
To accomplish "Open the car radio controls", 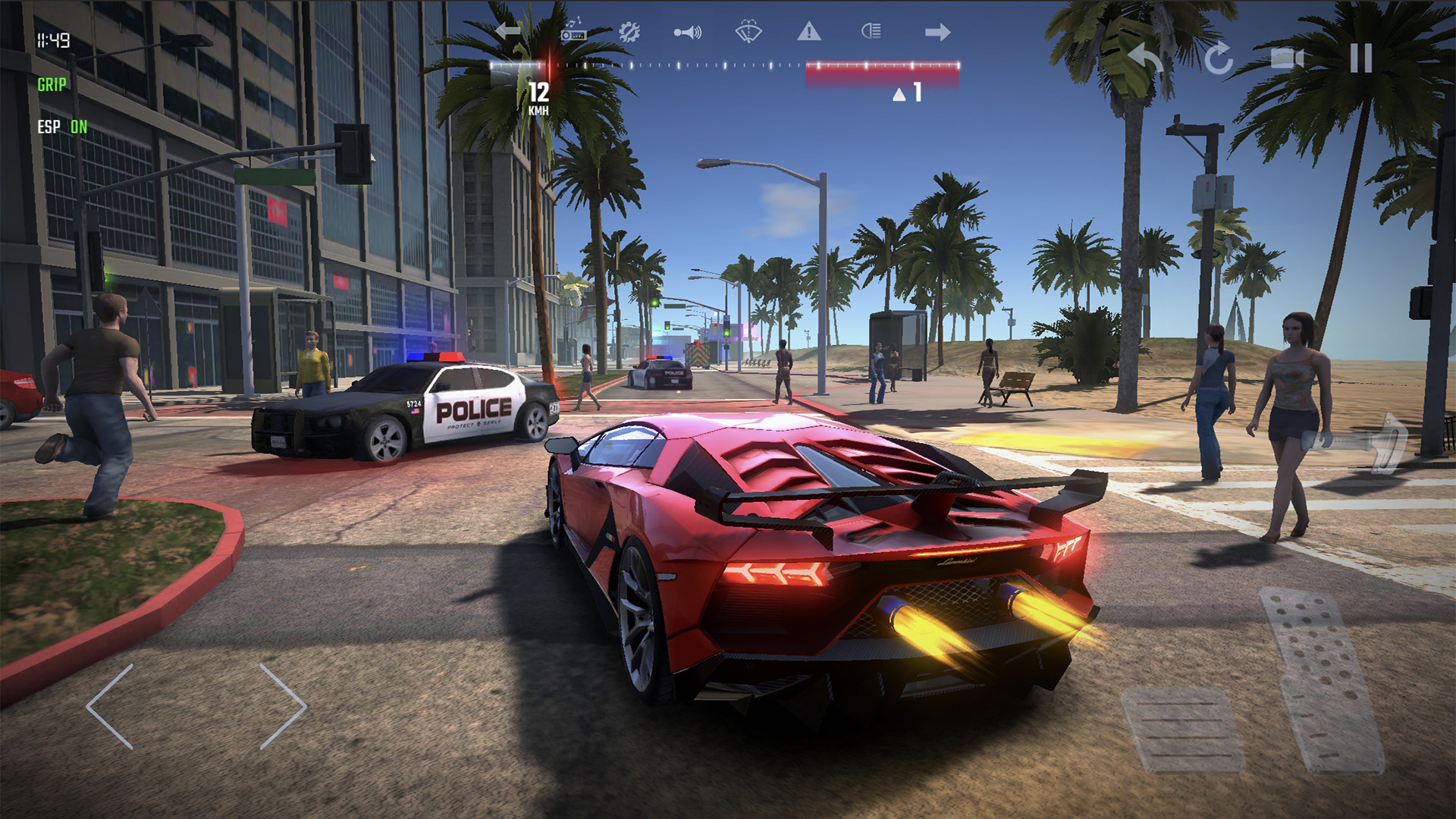I will [x=573, y=32].
